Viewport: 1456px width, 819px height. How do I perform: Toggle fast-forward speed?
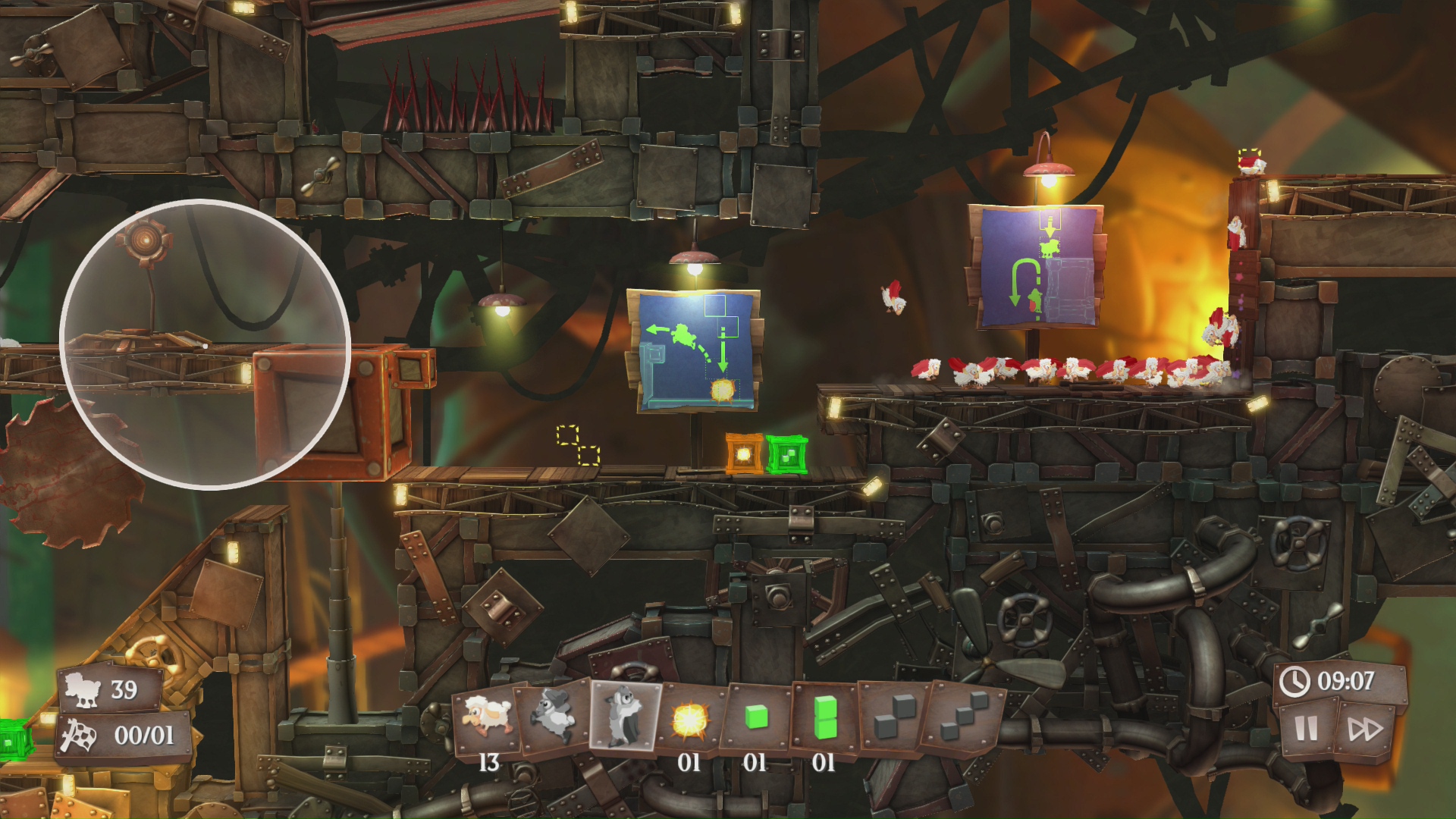point(1365,729)
